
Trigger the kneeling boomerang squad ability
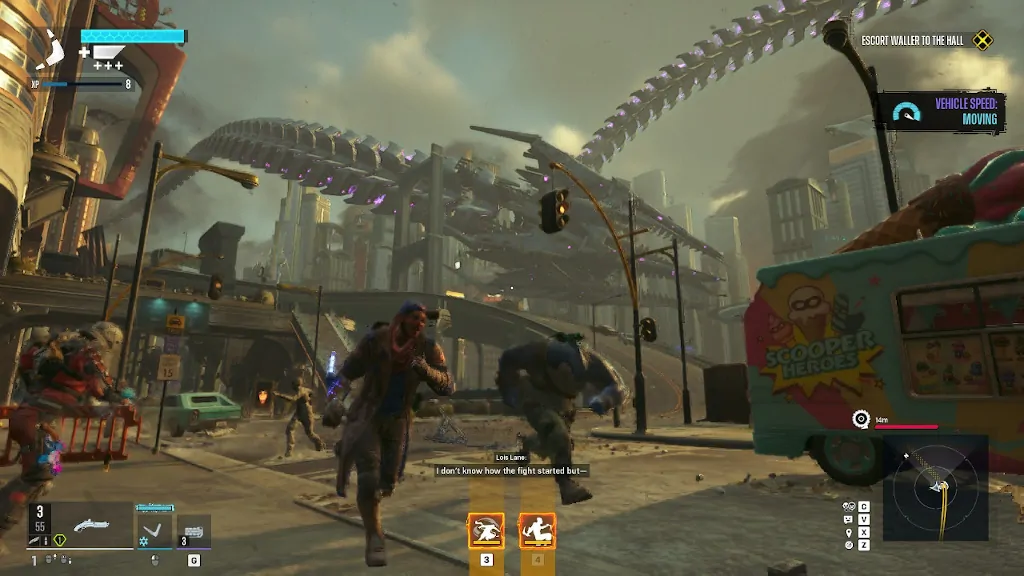pos(537,531)
